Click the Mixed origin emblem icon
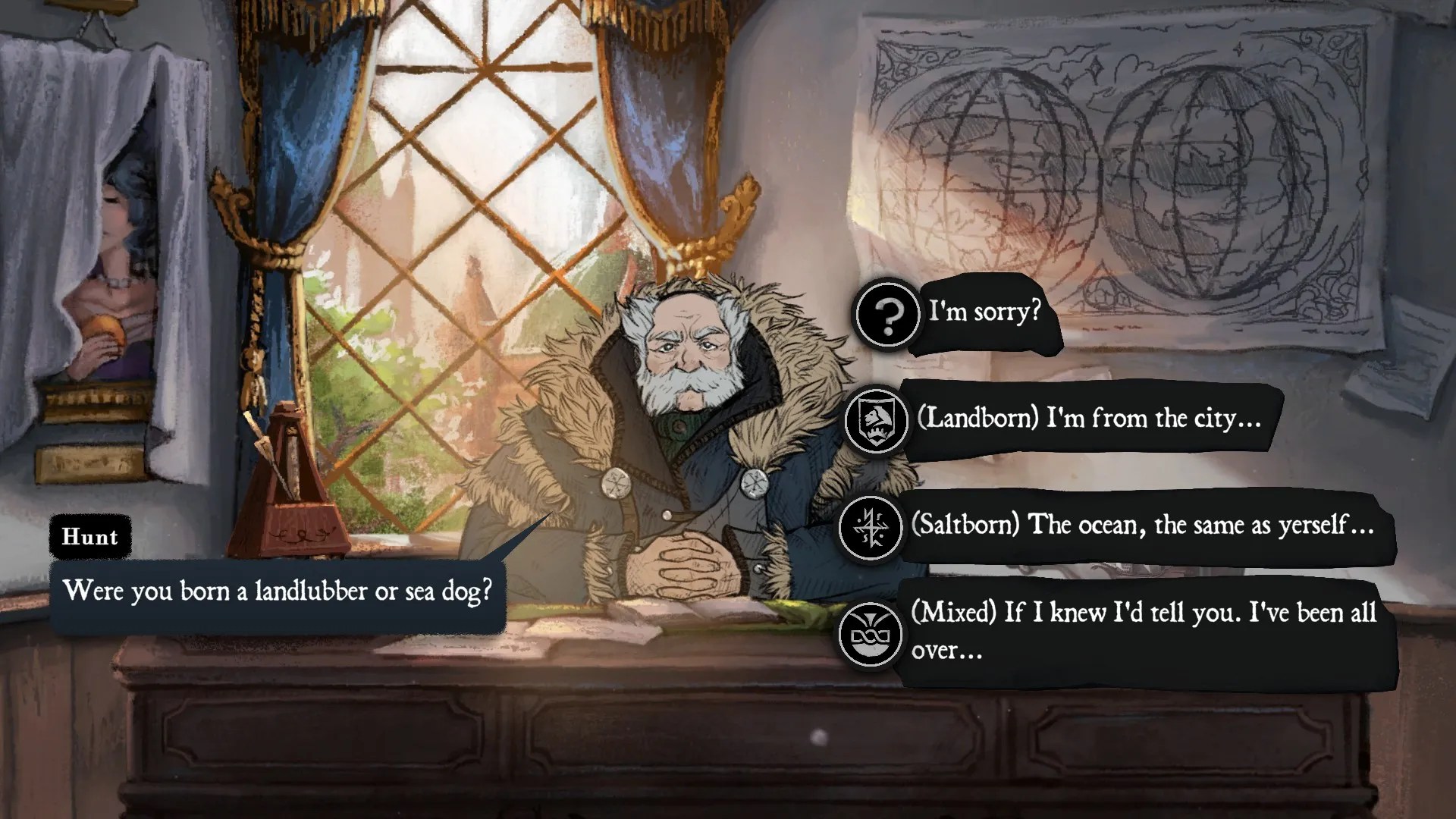 (x=871, y=634)
